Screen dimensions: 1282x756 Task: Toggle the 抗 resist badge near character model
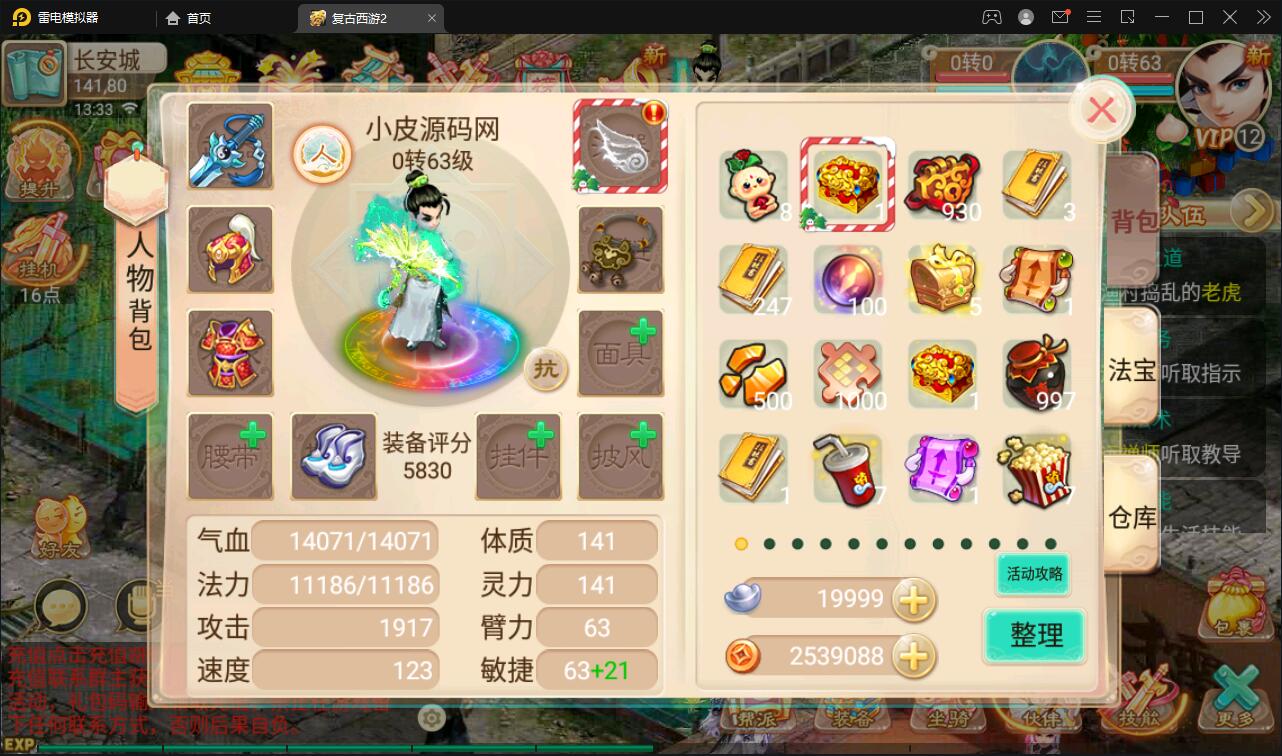click(x=545, y=370)
